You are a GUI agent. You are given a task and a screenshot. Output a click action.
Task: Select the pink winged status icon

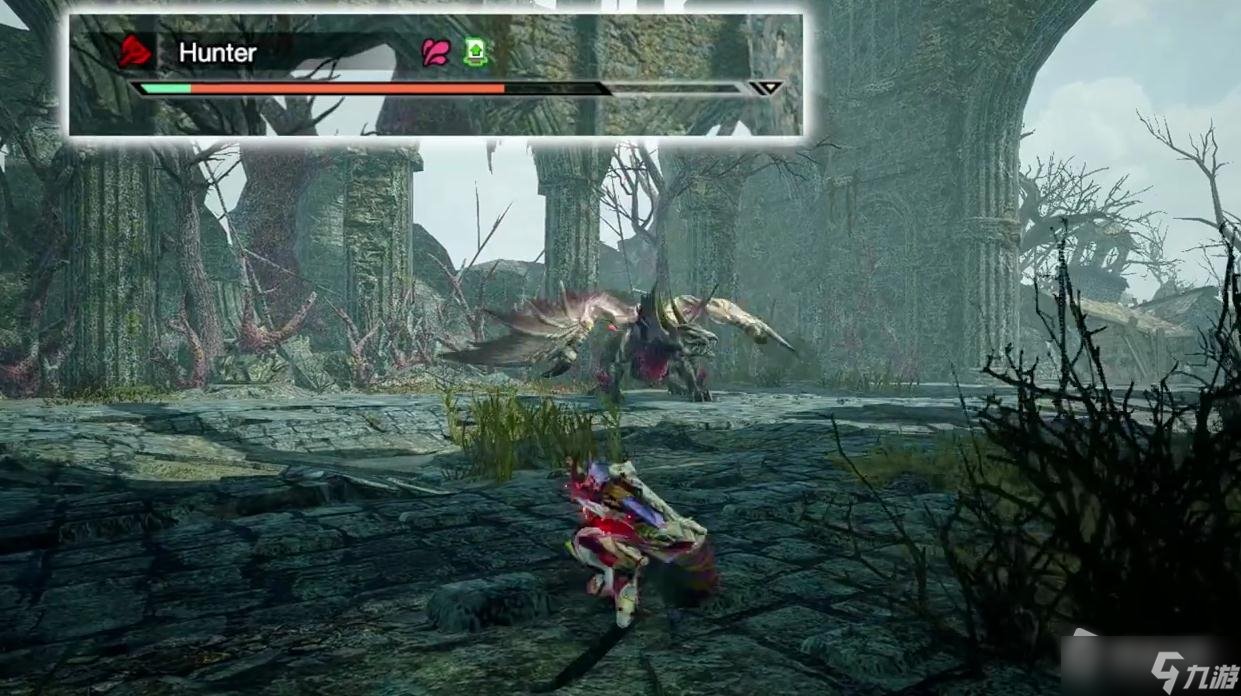tap(436, 52)
